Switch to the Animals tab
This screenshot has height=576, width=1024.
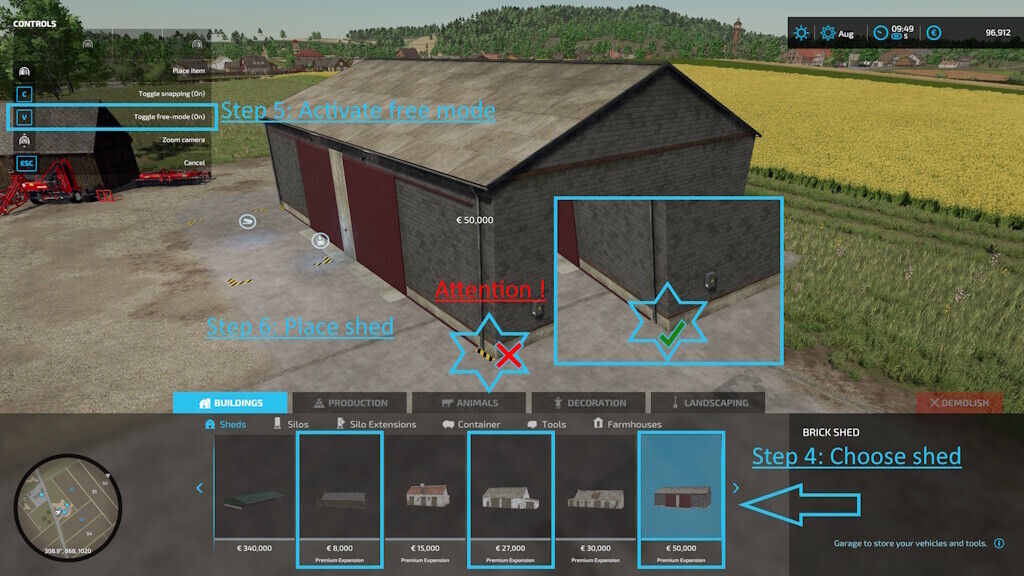click(x=469, y=403)
